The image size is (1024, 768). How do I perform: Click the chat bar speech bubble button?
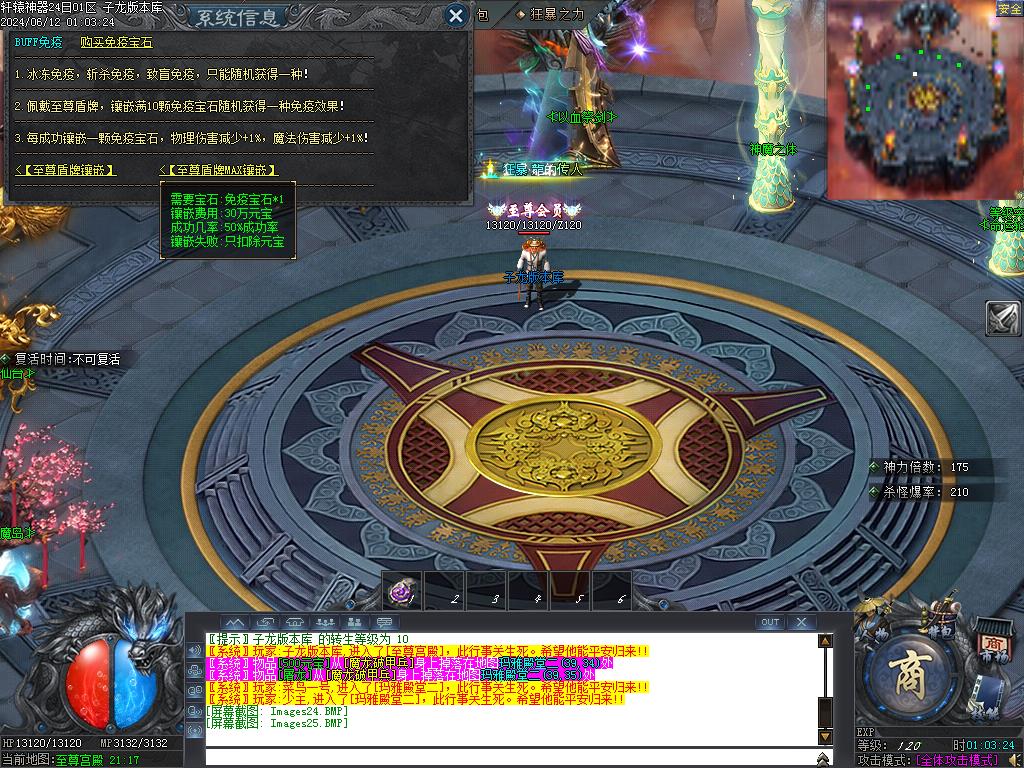[385, 622]
